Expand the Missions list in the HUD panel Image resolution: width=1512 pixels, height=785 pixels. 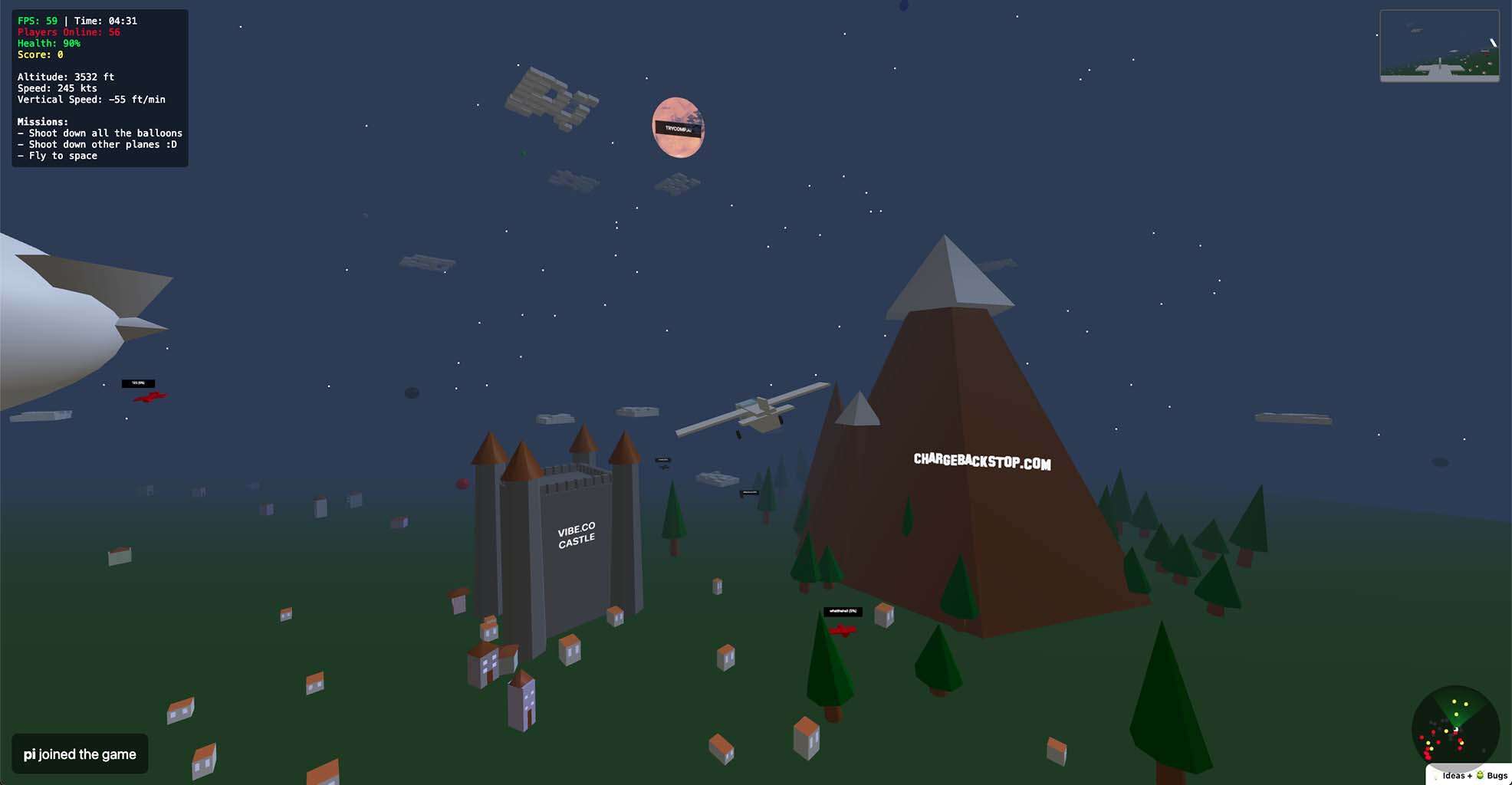click(x=42, y=121)
